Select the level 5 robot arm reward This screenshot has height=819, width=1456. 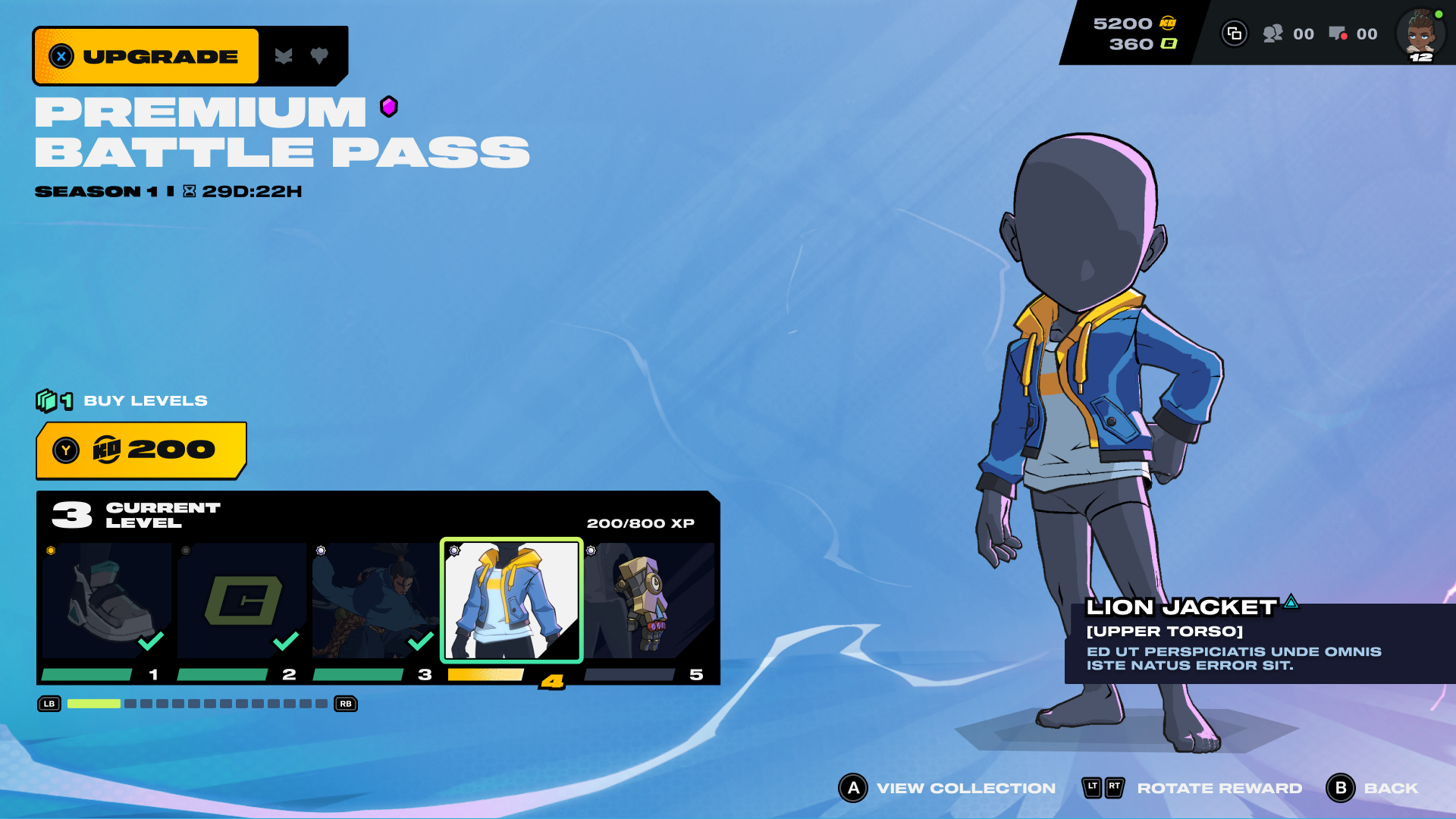[x=648, y=601]
